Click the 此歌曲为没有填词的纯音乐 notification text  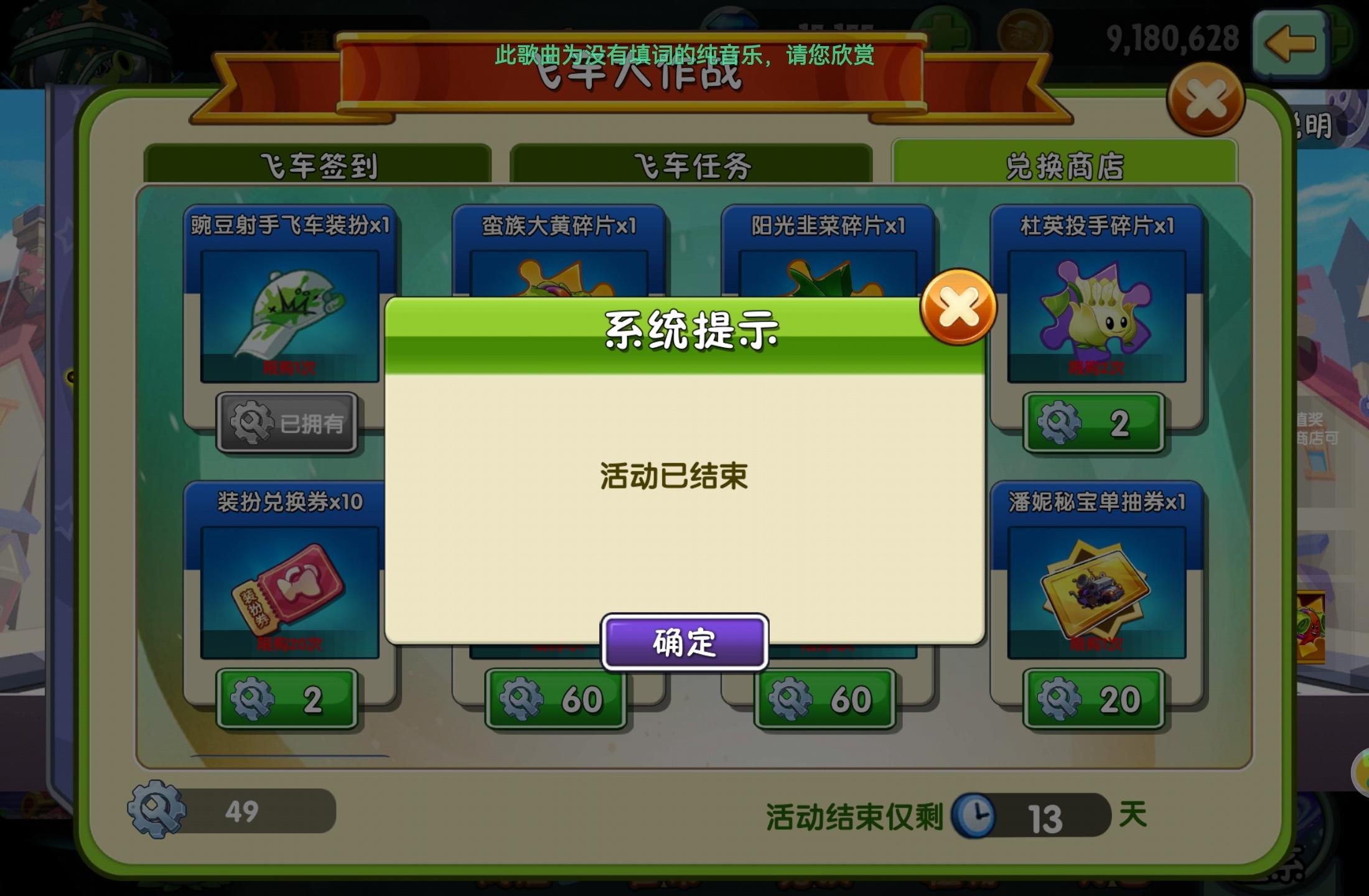coord(684,55)
